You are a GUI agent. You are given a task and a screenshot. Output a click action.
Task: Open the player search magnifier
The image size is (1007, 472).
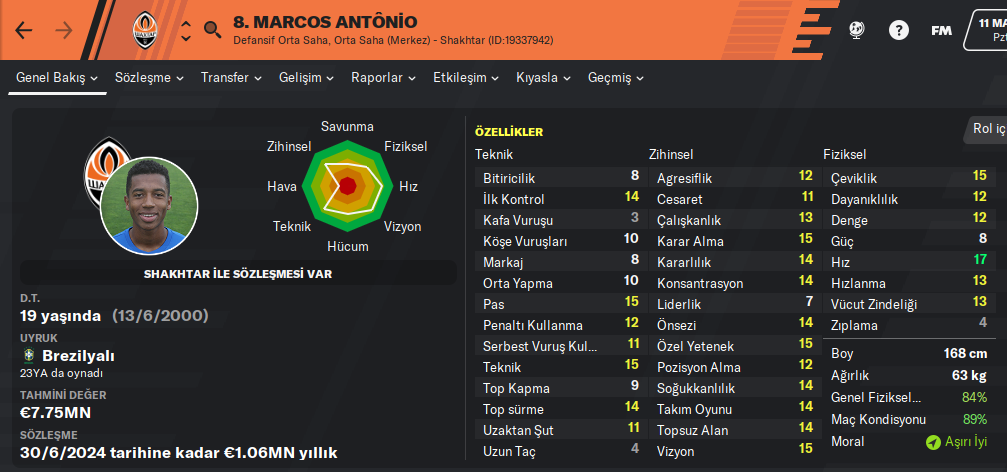[212, 30]
